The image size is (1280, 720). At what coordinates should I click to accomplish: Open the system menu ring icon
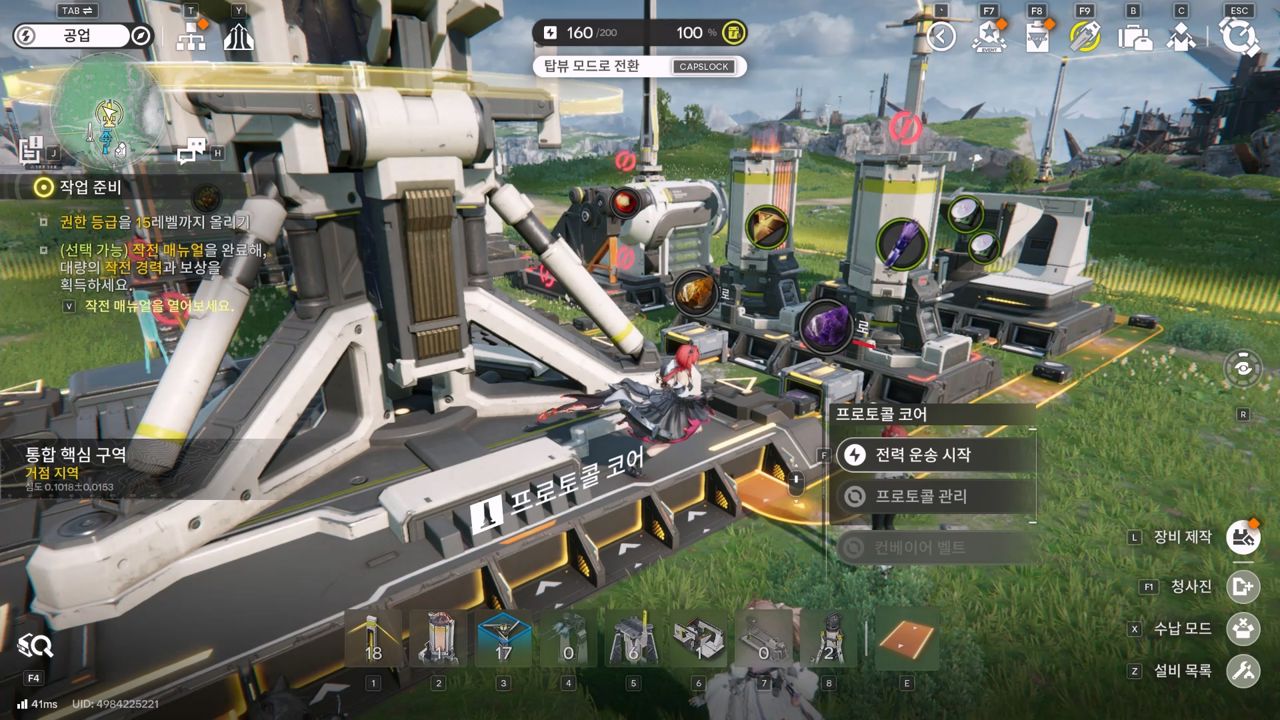1239,37
